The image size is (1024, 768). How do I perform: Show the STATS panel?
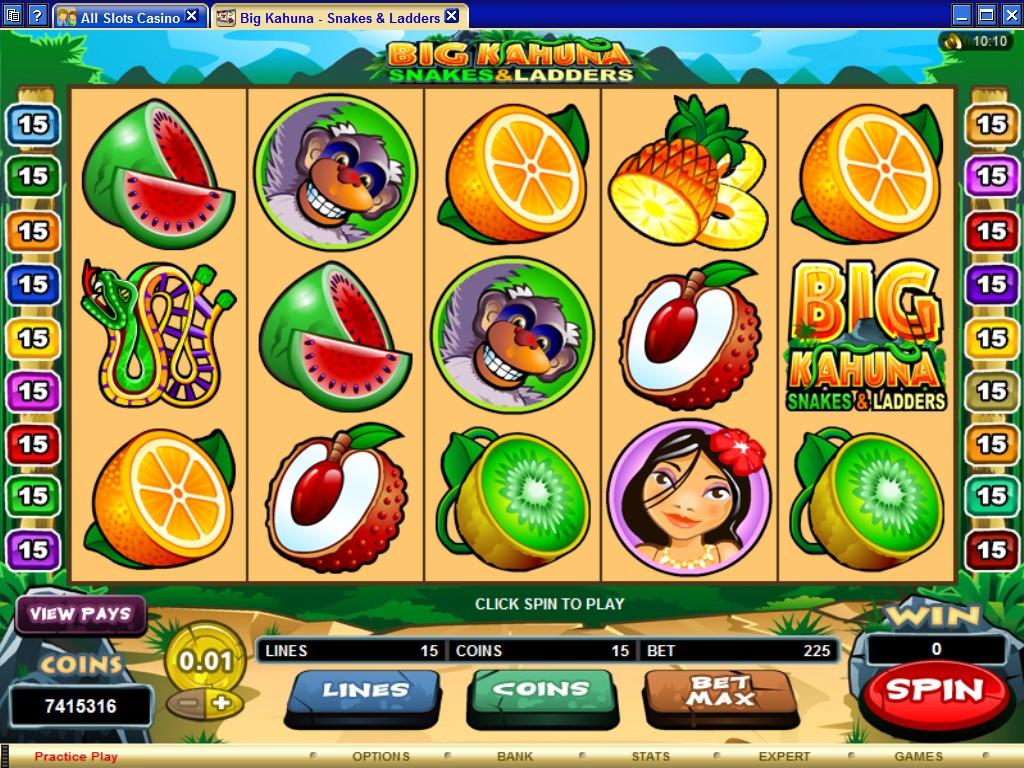coord(650,756)
